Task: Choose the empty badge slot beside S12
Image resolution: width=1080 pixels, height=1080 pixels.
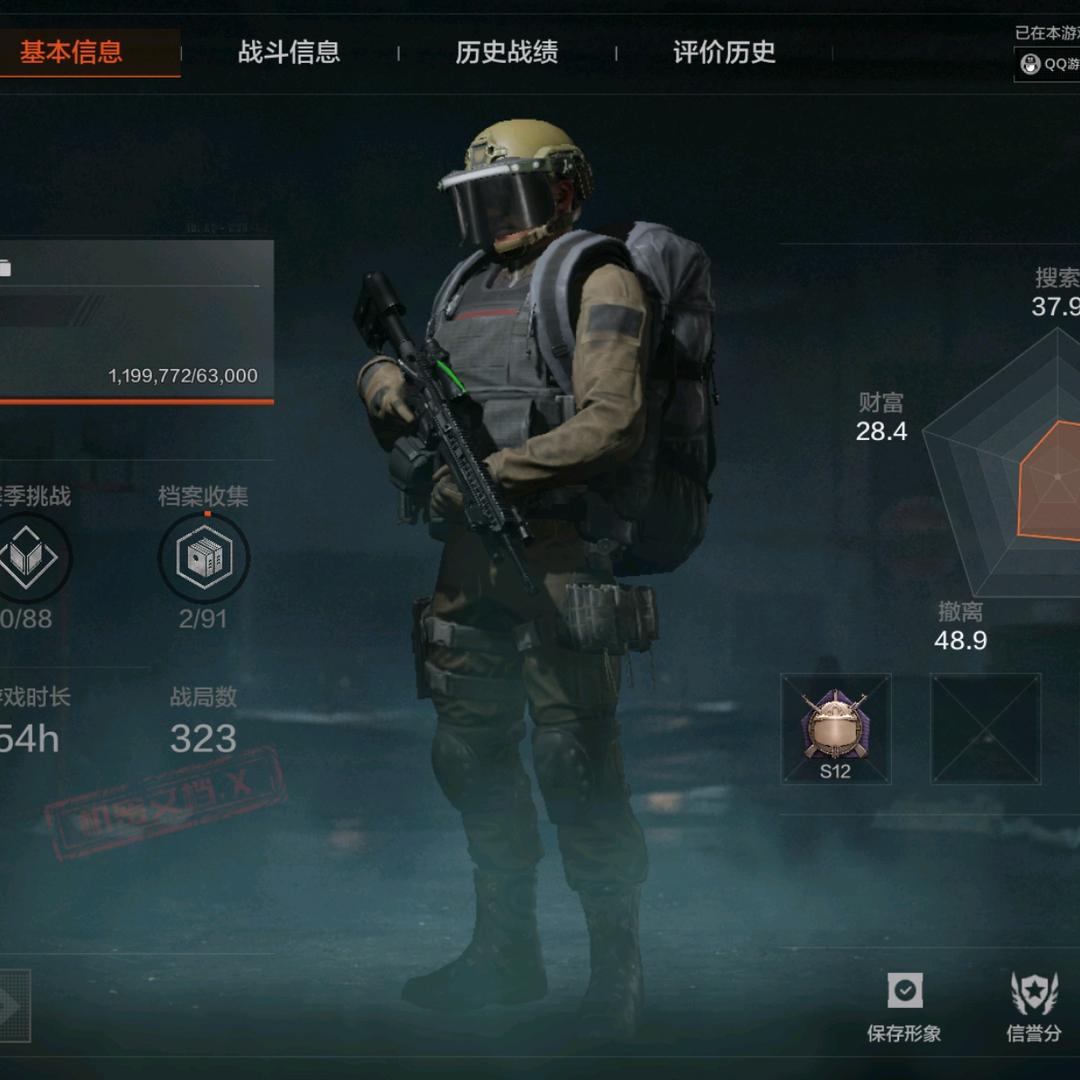Action: click(x=985, y=728)
